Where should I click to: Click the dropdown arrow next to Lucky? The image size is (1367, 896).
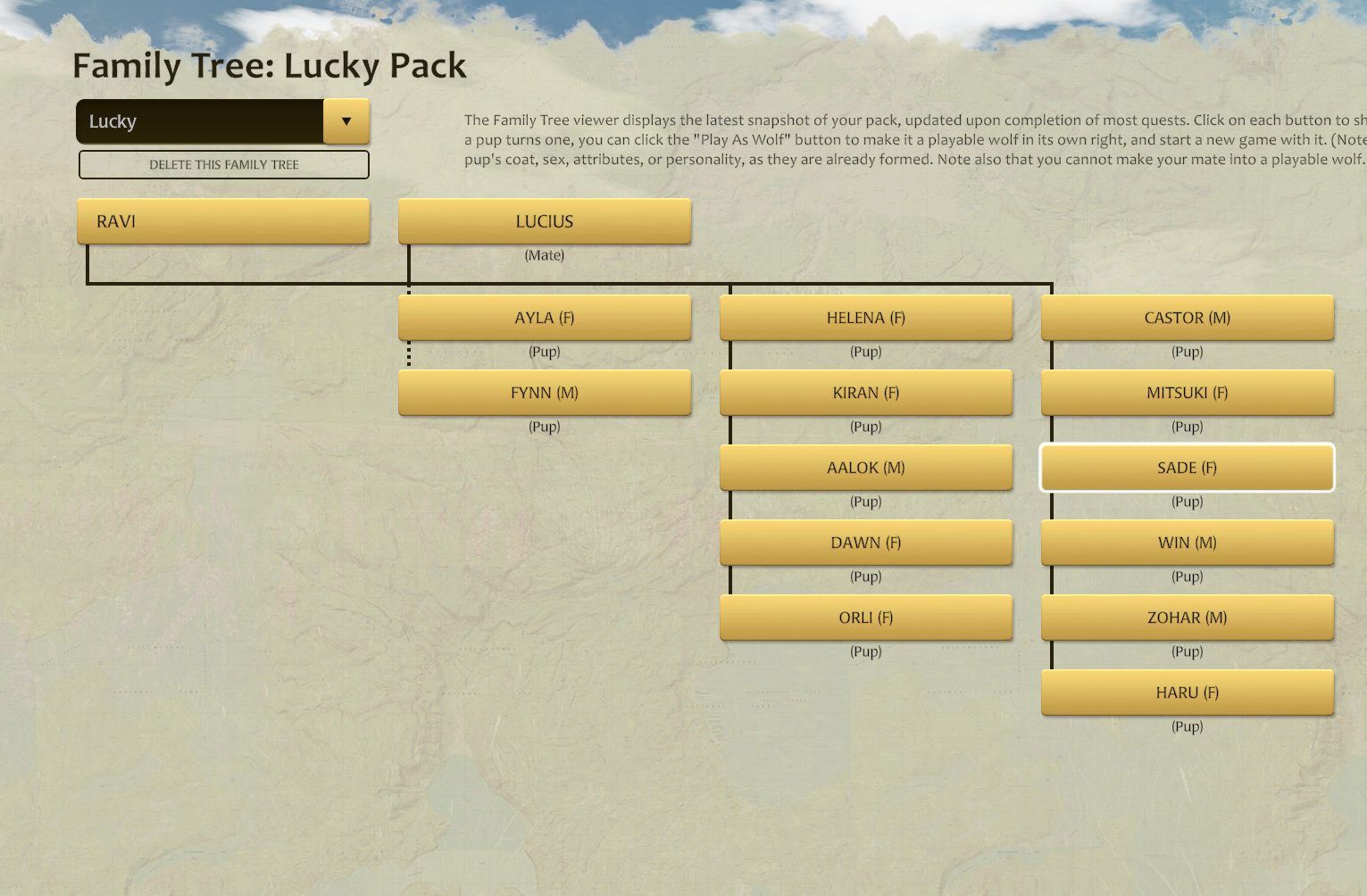click(346, 121)
